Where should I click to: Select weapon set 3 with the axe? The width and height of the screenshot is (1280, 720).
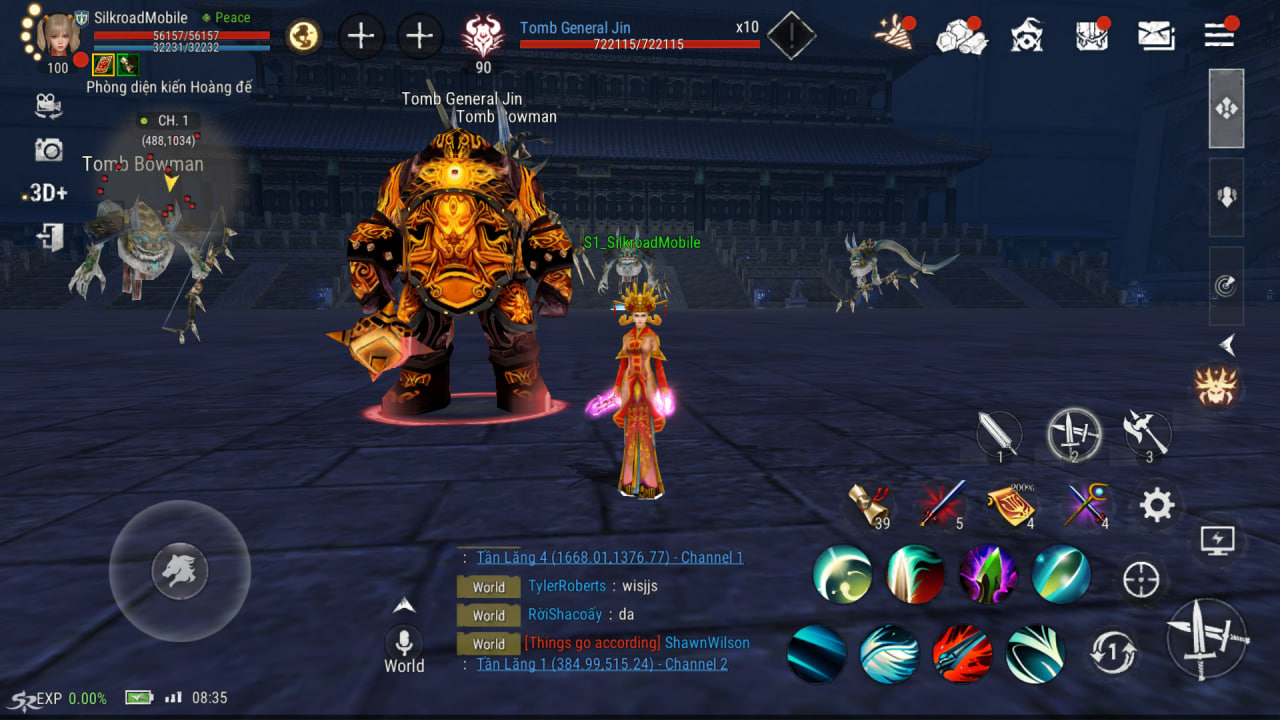1145,435
